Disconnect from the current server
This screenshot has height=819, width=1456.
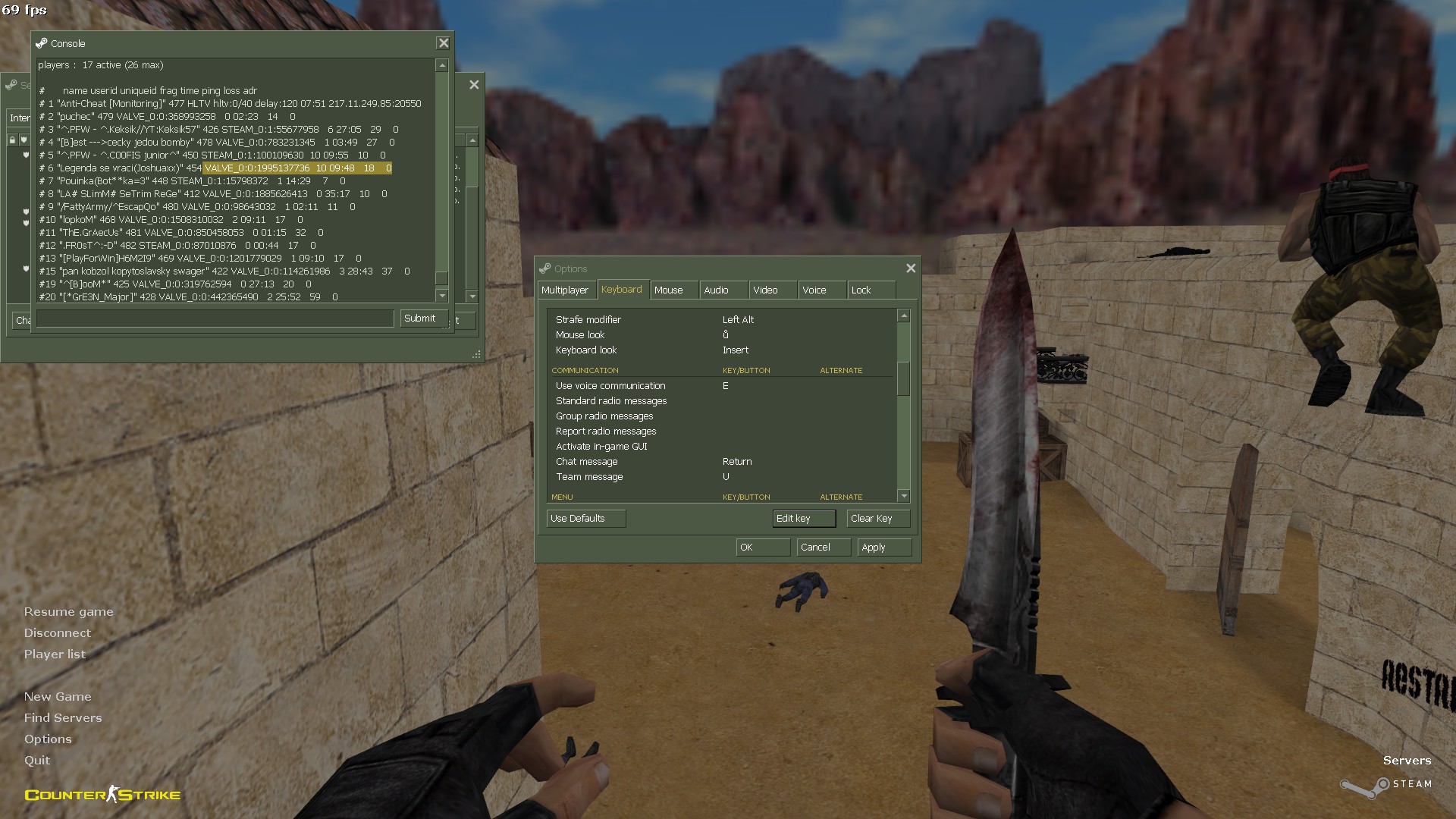[58, 633]
